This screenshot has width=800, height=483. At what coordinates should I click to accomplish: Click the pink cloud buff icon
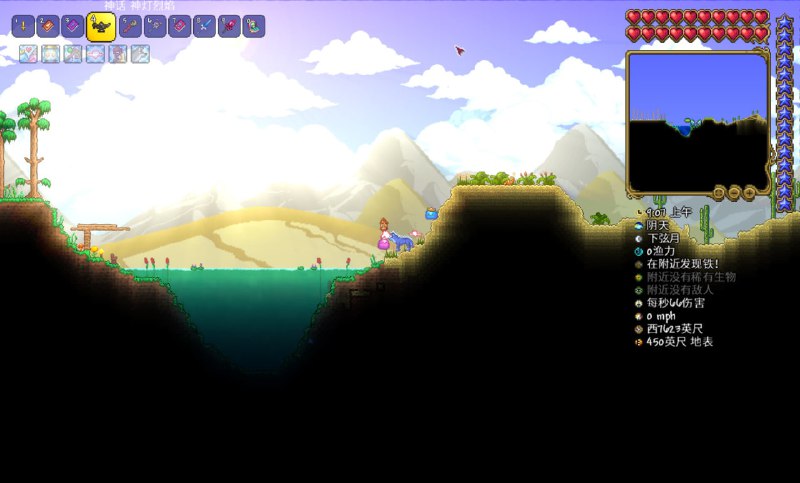click(96, 54)
